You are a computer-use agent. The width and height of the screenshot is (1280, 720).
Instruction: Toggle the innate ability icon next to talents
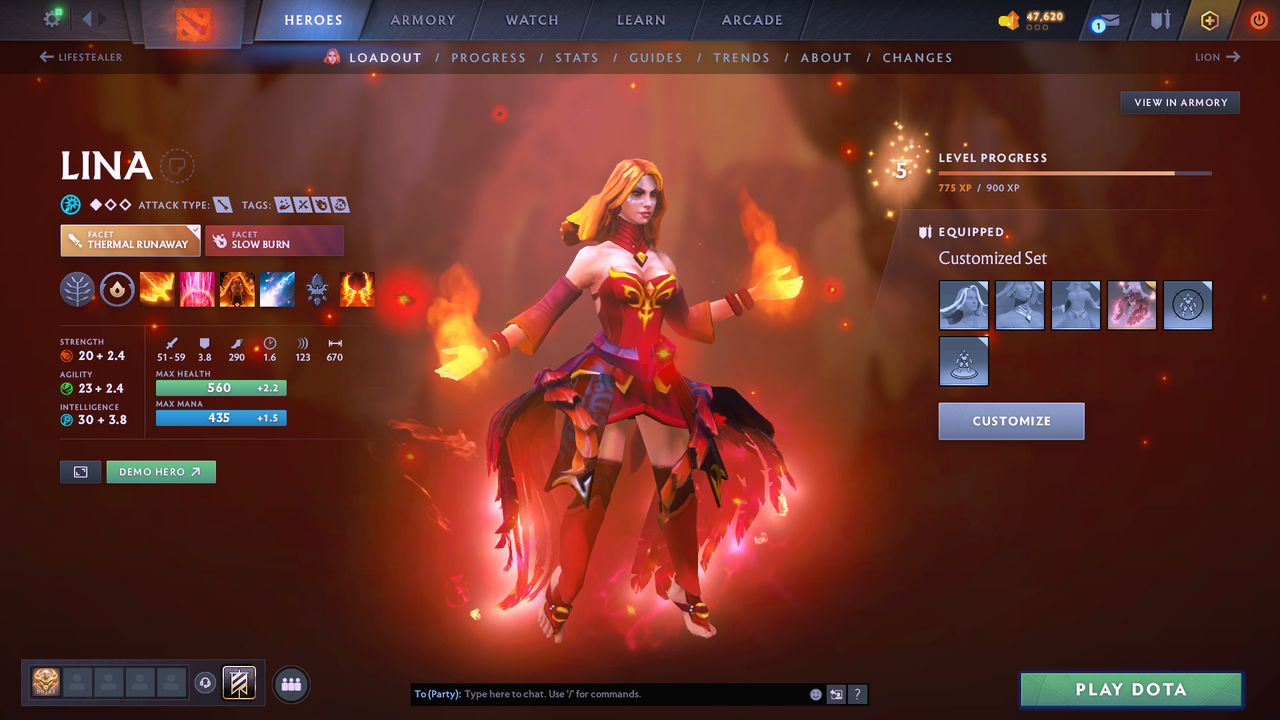tap(118, 289)
